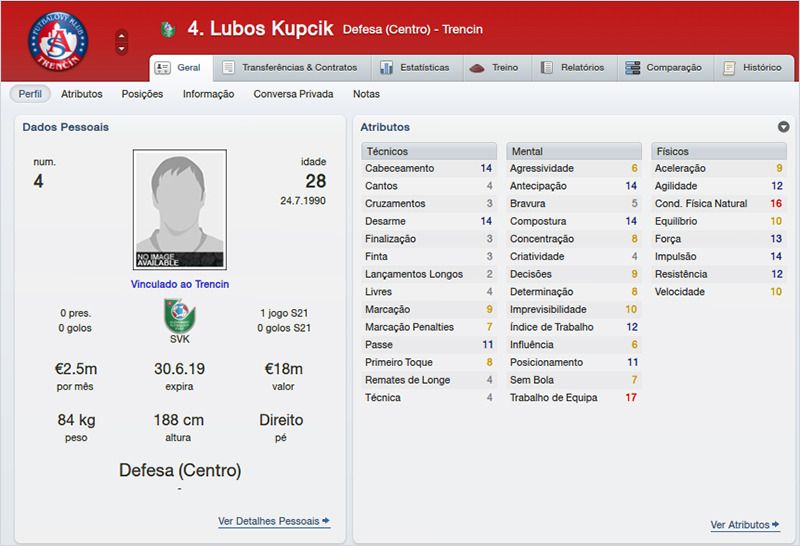Open the Notas sub-tab
The width and height of the screenshot is (800, 546).
tap(367, 94)
